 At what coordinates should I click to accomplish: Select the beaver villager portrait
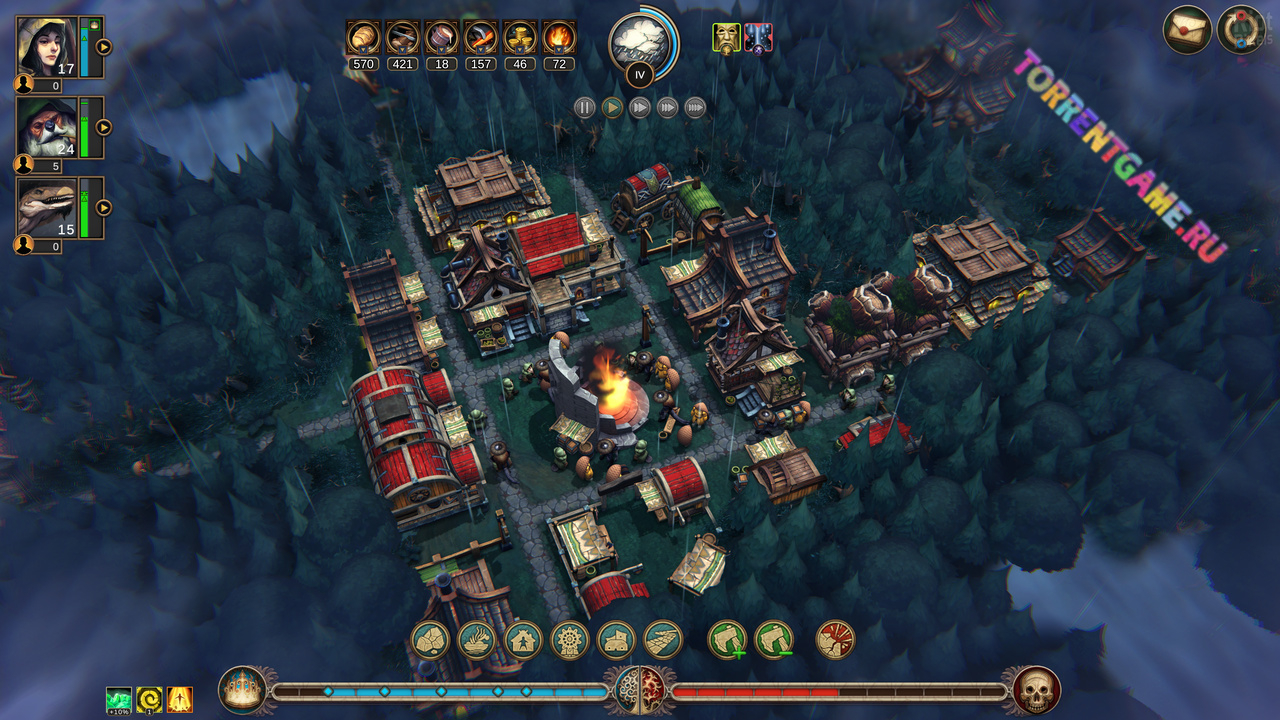[46, 127]
